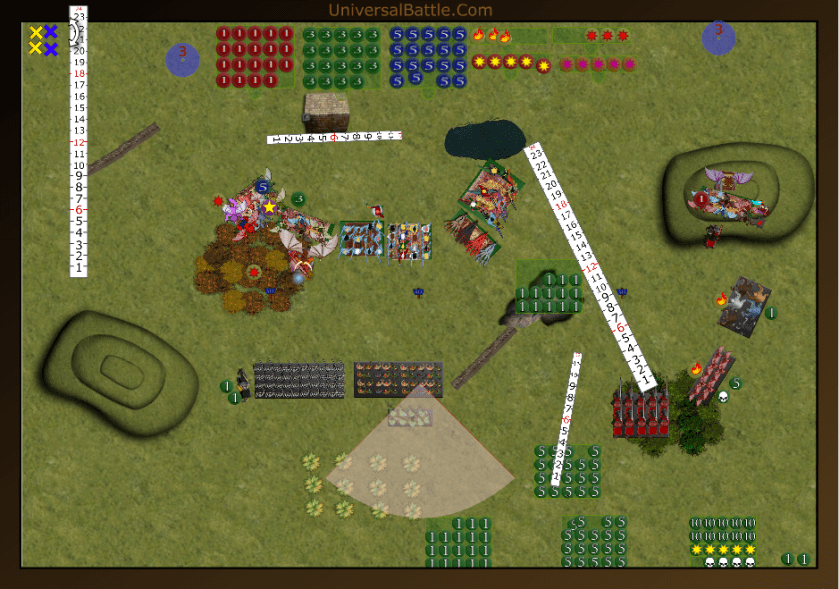This screenshot has height=589, width=839.
Task: Select the upright ruler beside the X markers
Action: tap(78, 140)
